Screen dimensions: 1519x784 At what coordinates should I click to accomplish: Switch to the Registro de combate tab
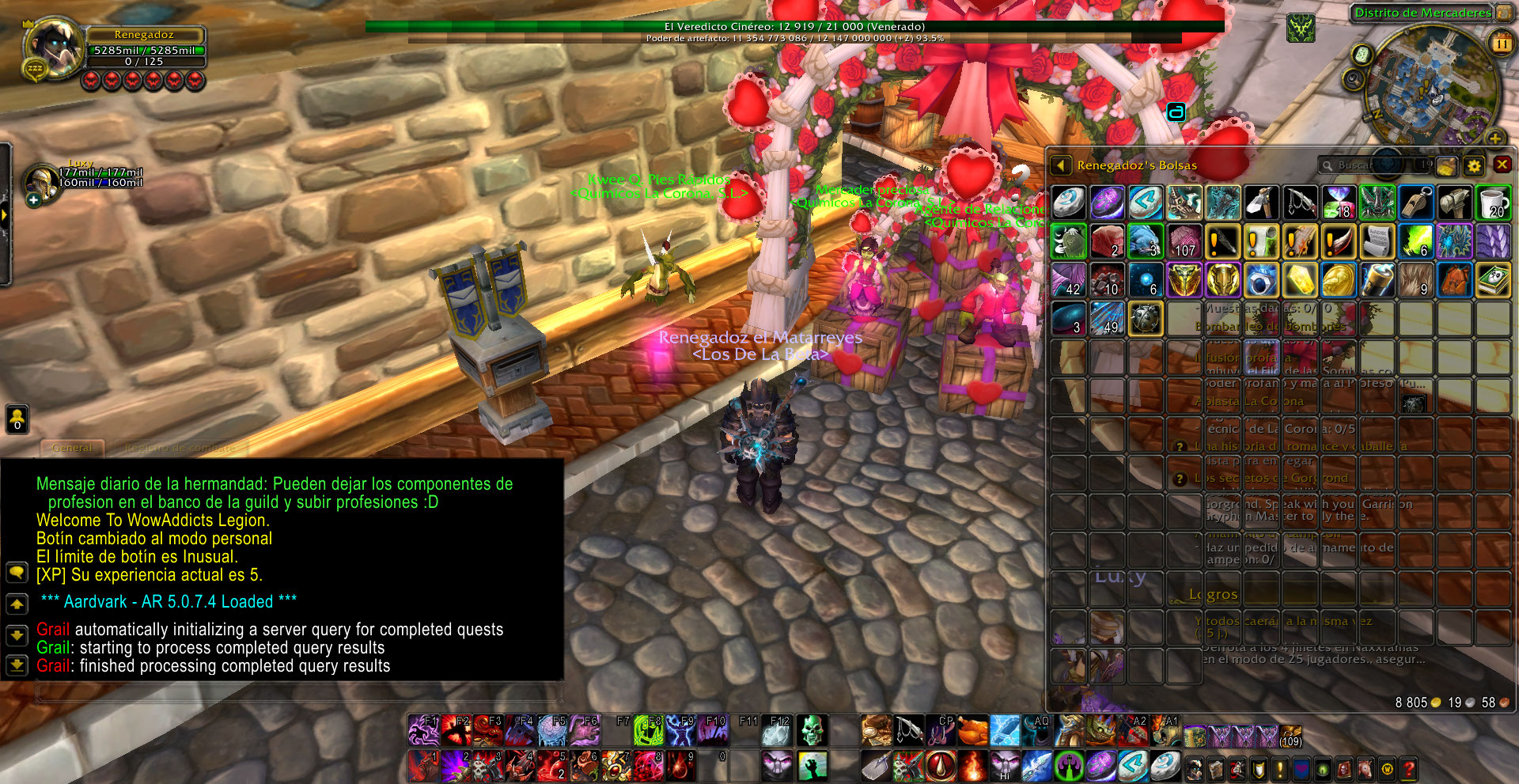coord(180,448)
